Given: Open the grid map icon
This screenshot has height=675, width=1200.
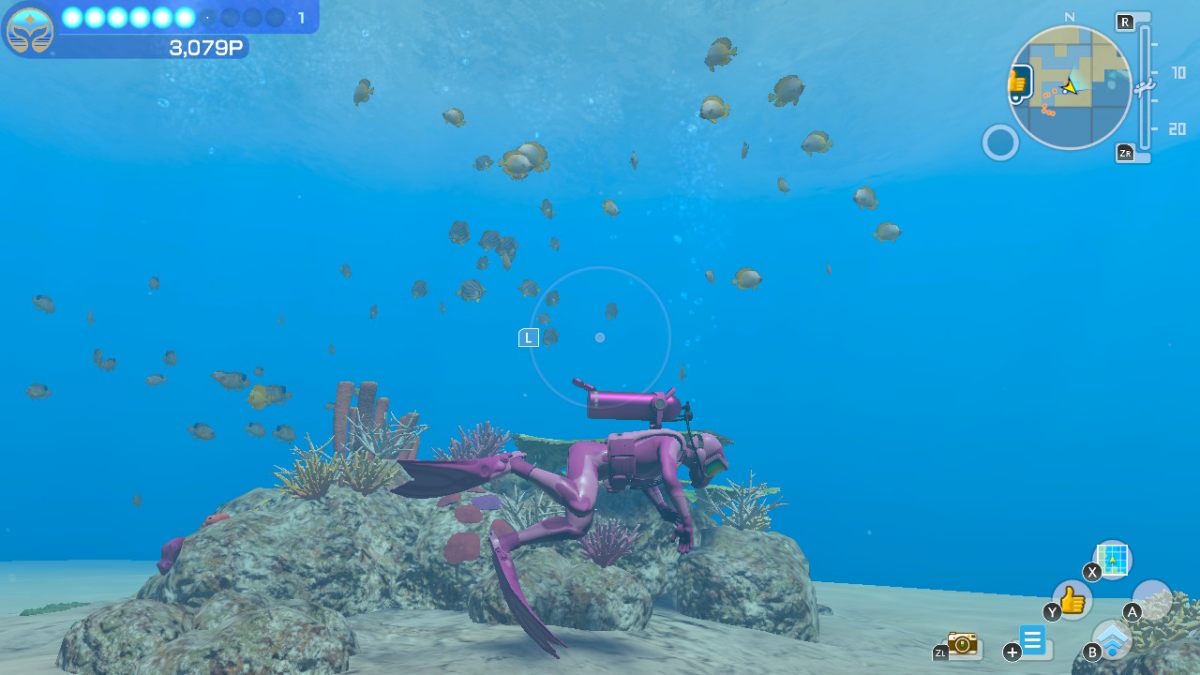Looking at the screenshot, I should click(x=1112, y=559).
